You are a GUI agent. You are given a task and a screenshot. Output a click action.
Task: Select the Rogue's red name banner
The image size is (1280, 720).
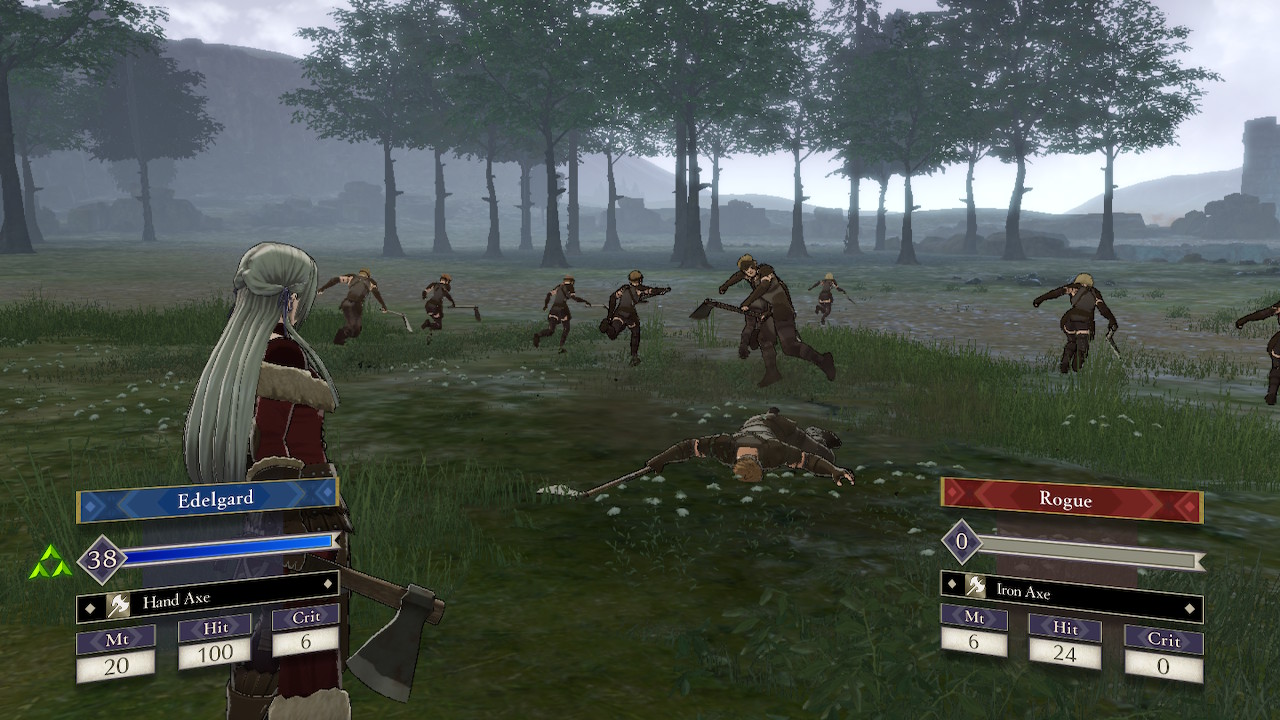click(1071, 500)
